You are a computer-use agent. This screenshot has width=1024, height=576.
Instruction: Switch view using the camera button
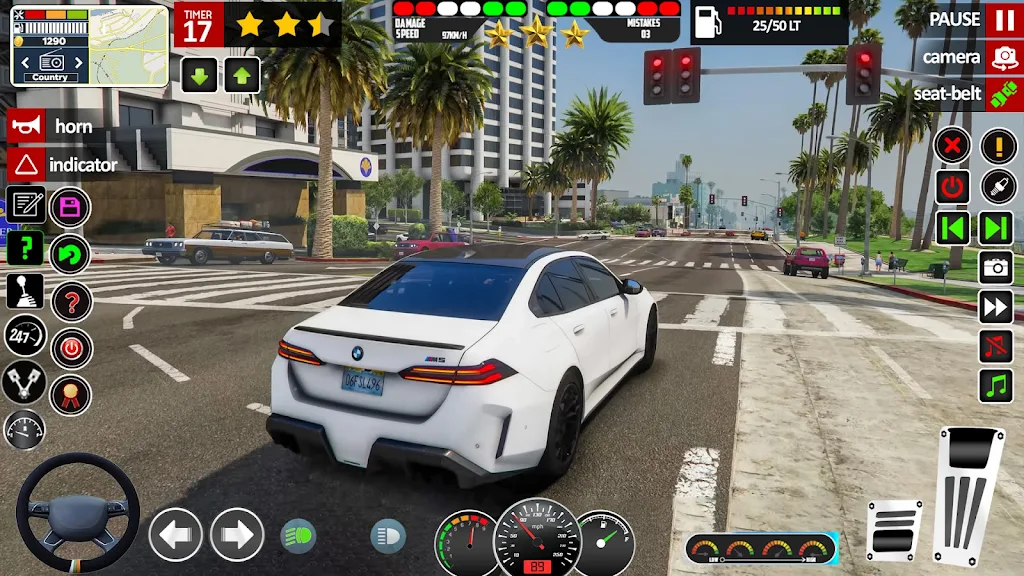tap(1001, 57)
